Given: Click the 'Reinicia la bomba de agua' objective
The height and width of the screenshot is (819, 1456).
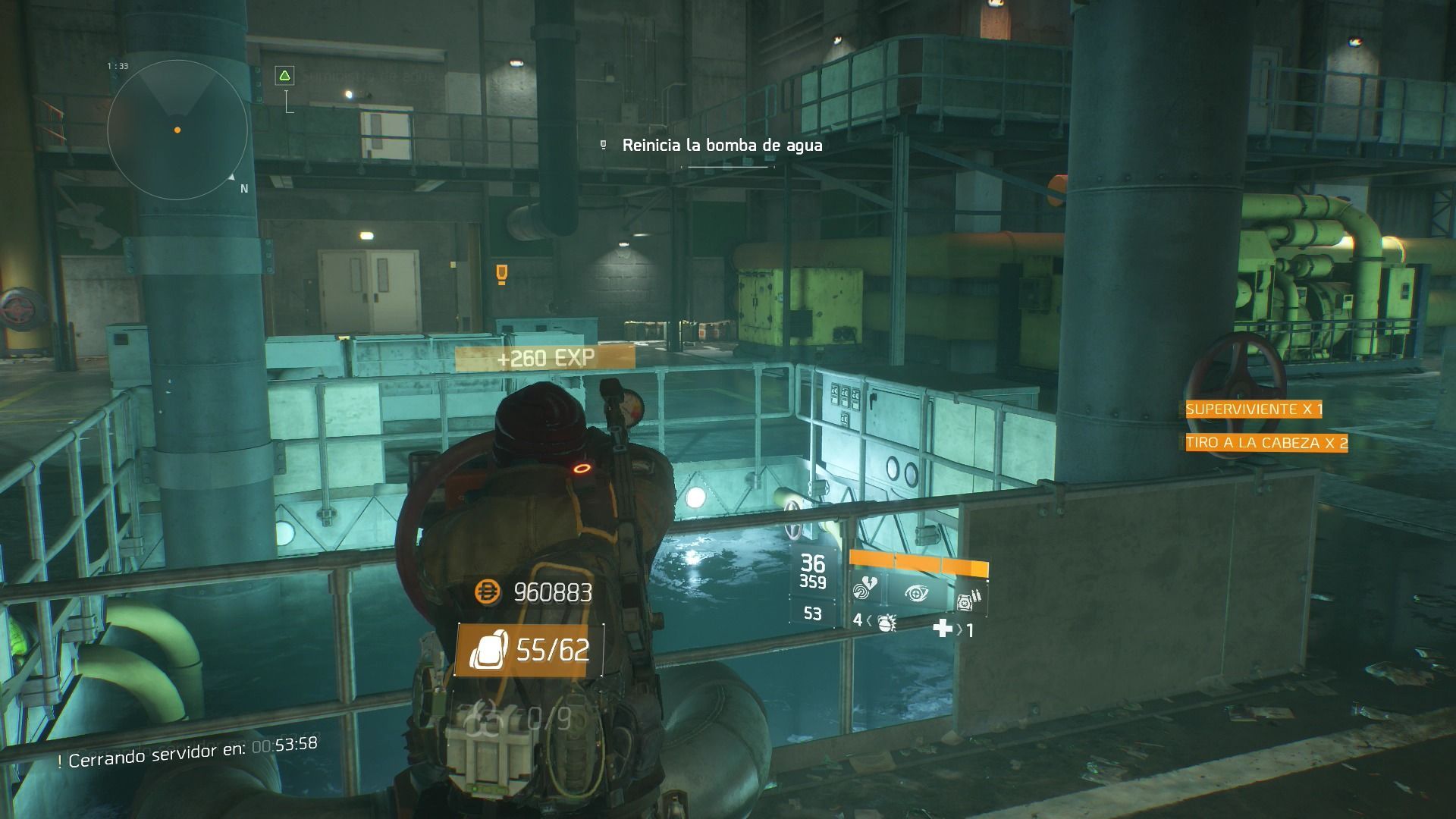Looking at the screenshot, I should point(721,145).
